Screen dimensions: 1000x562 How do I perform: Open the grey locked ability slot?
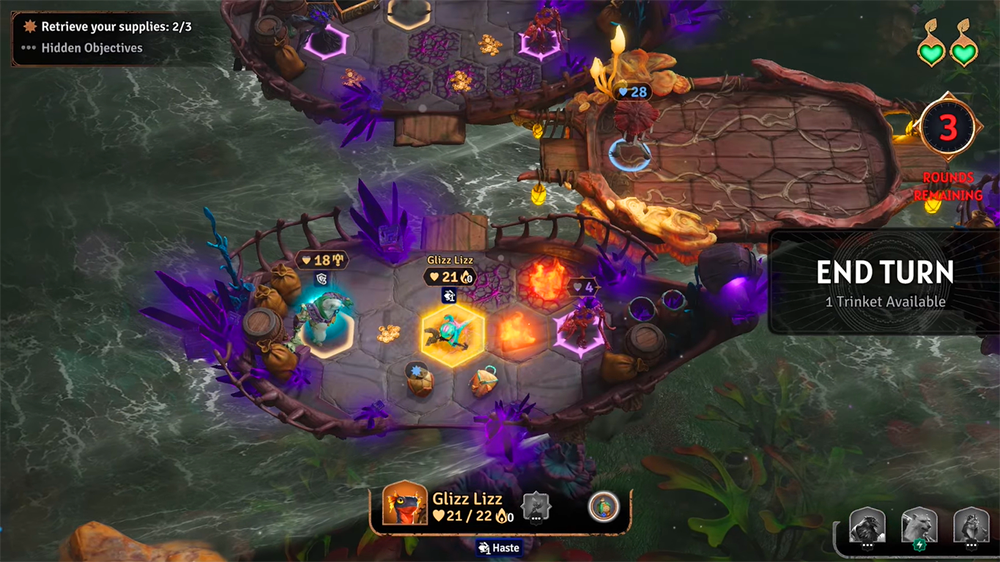tap(536, 506)
